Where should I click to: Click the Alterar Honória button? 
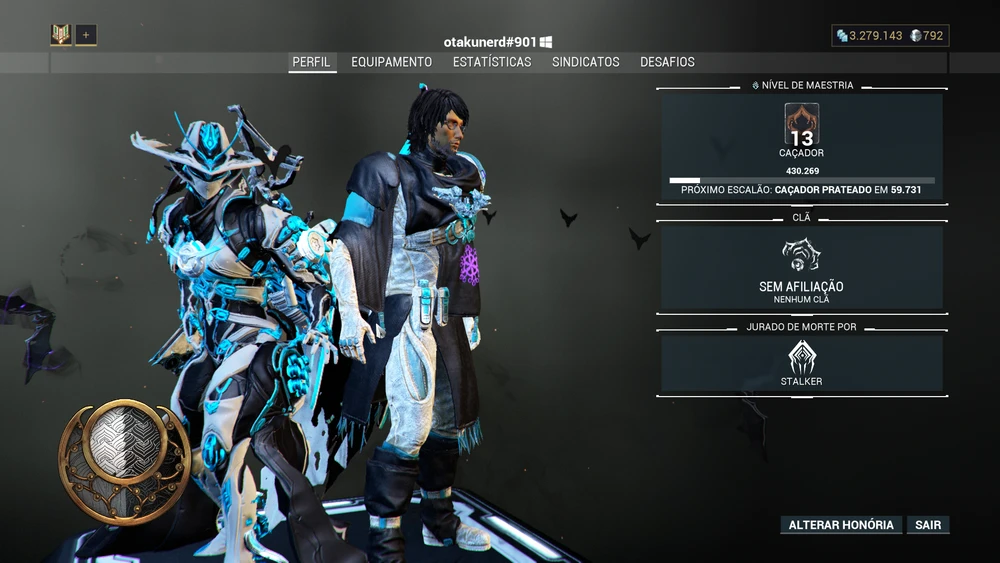click(841, 525)
